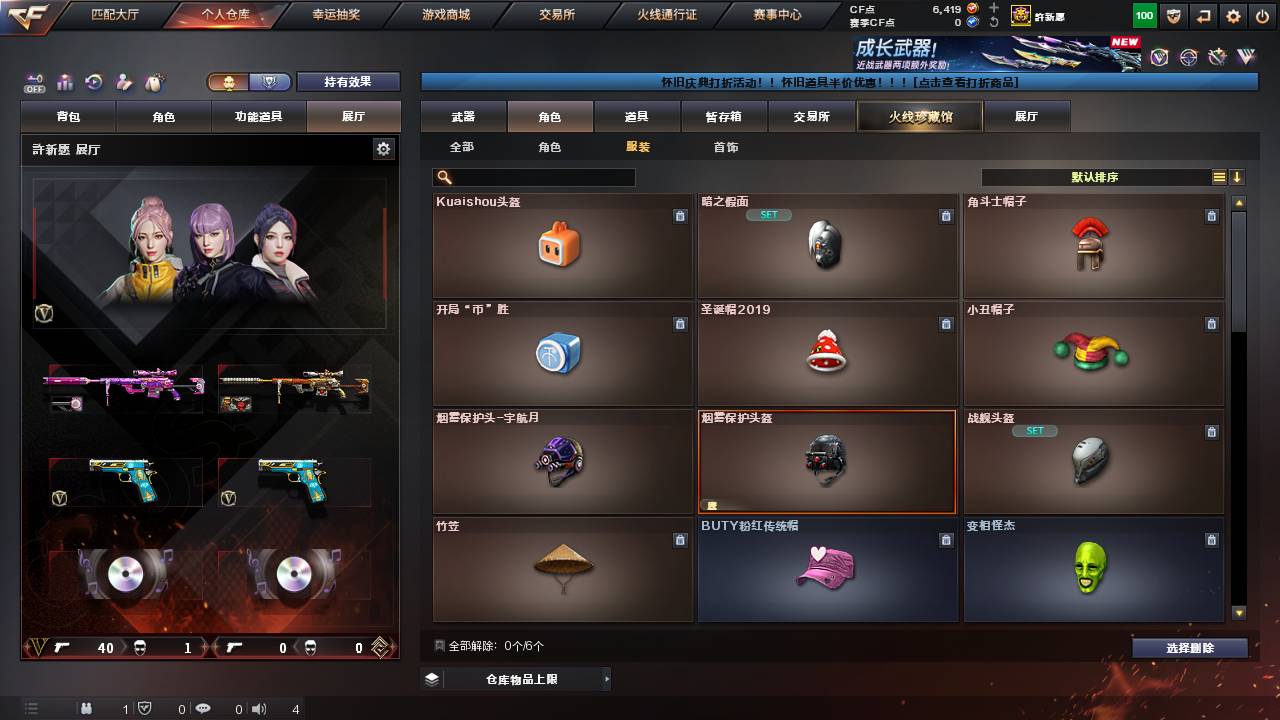This screenshot has height=720, width=1280.
Task: Select the character pose icon in showroom toolbar
Action: pyautogui.click(x=122, y=82)
